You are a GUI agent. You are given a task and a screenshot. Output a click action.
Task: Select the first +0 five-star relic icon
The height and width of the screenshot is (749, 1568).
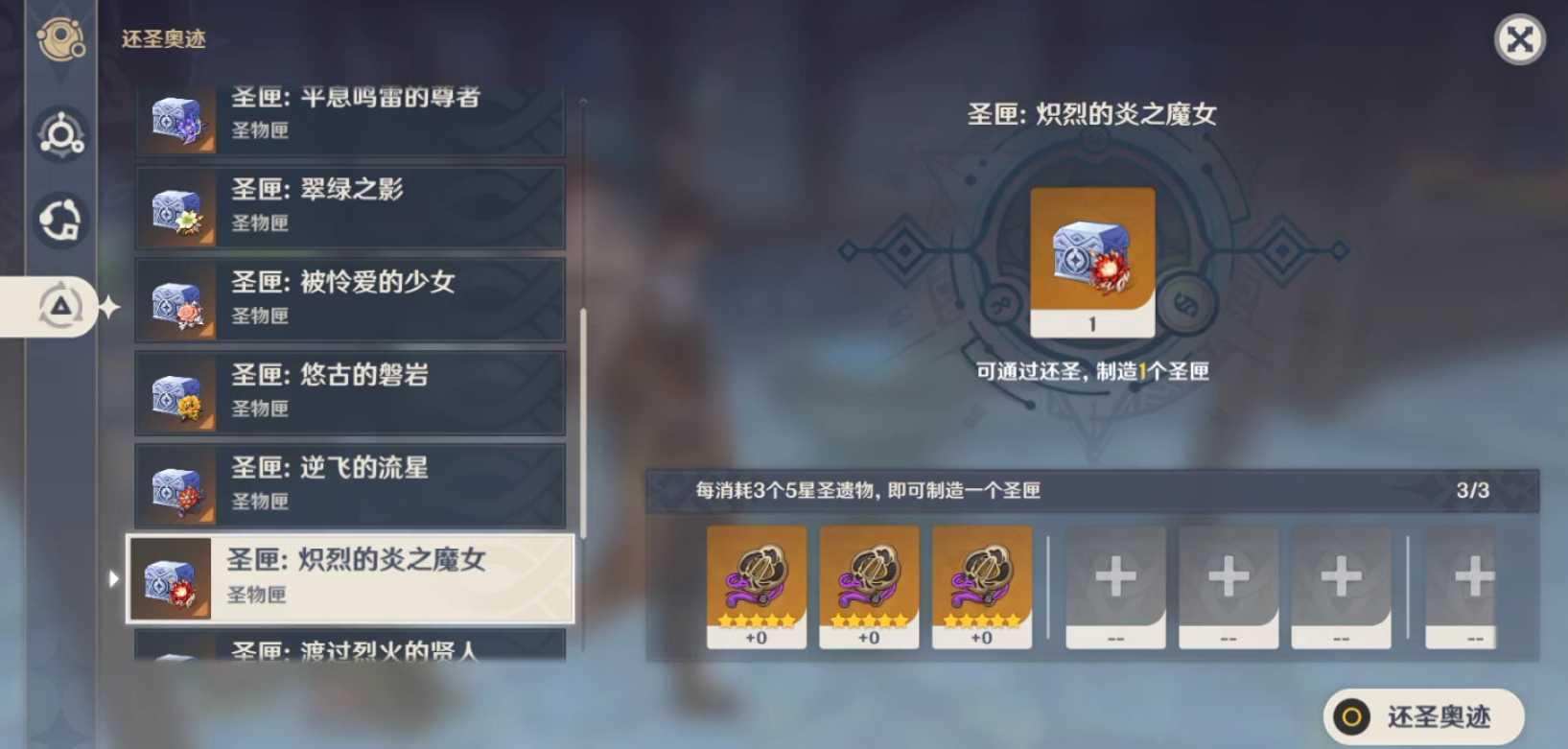pyautogui.click(x=756, y=585)
